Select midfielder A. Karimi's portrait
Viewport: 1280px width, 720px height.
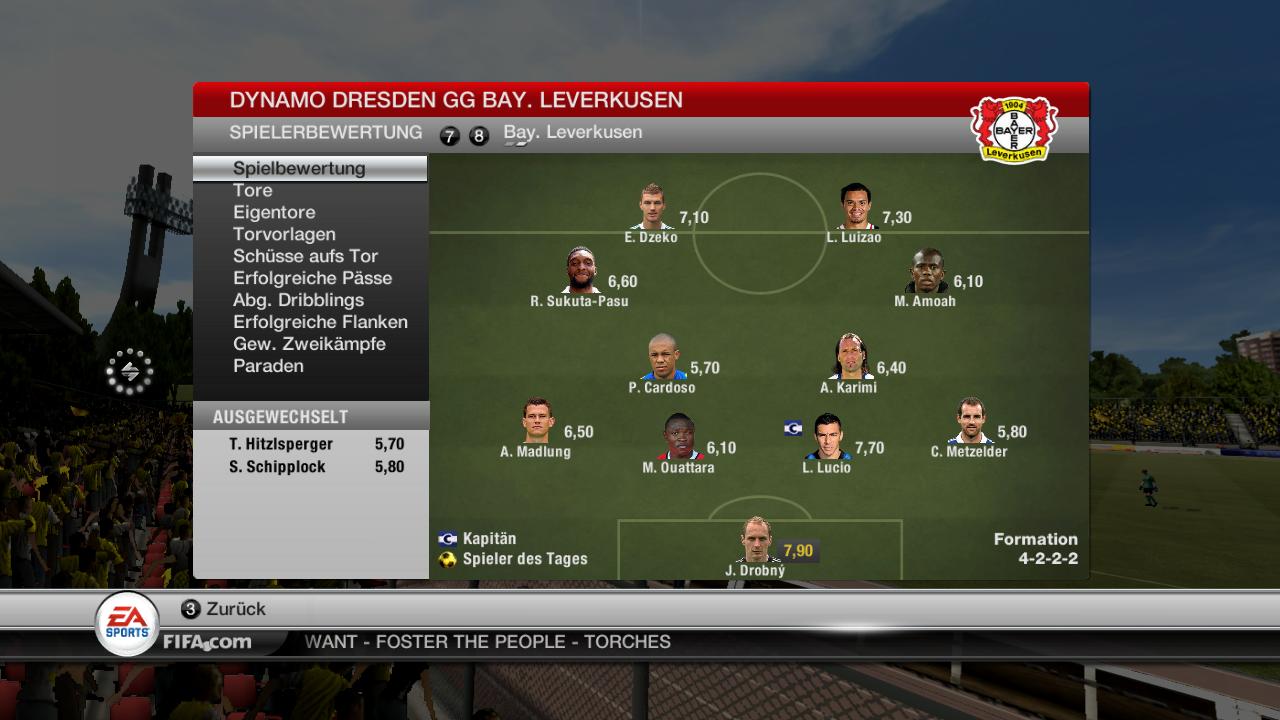(849, 357)
